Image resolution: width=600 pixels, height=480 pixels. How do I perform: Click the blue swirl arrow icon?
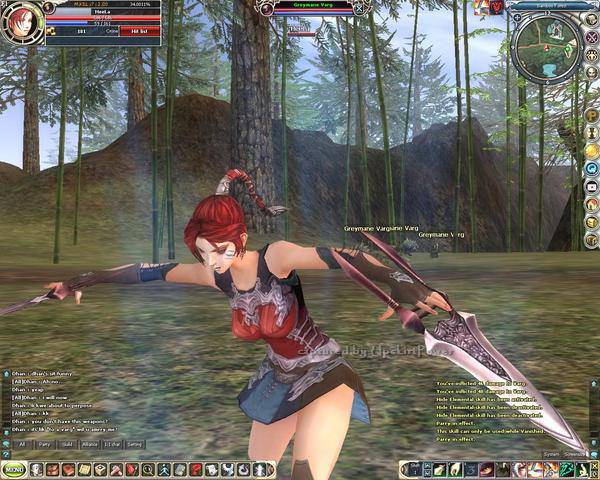[592, 169]
